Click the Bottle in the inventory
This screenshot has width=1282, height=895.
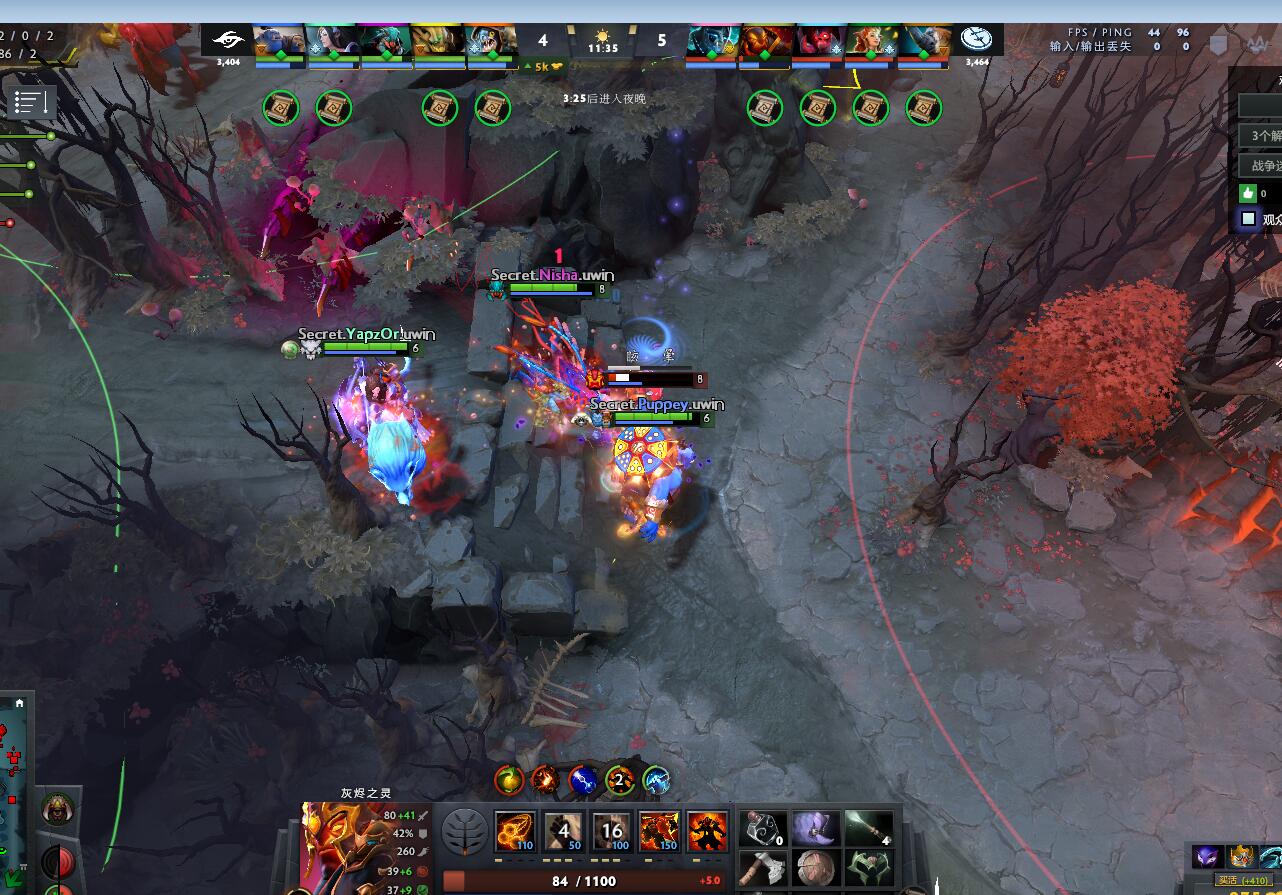[762, 830]
